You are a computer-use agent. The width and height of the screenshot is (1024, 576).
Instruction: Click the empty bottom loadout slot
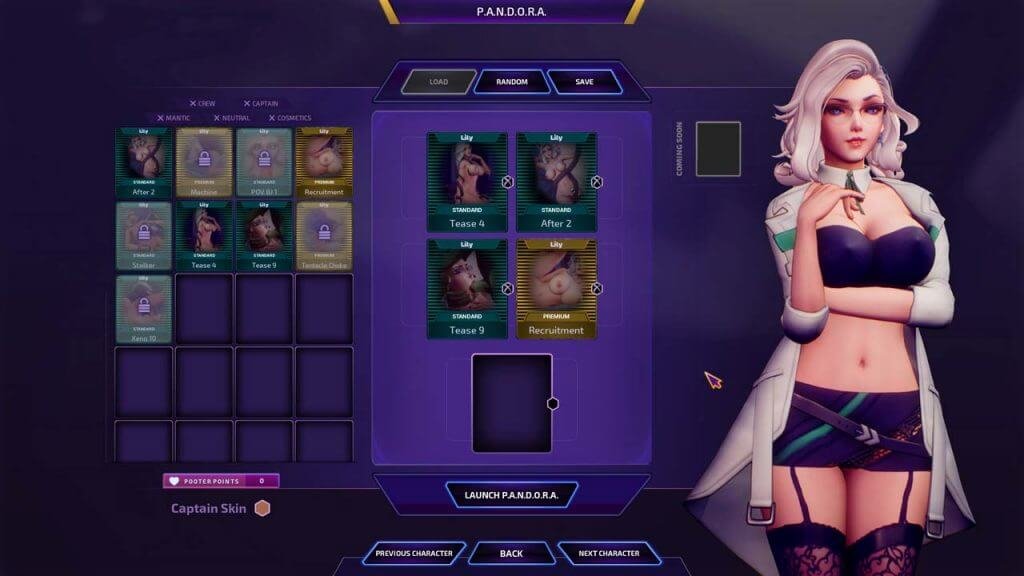click(x=512, y=402)
